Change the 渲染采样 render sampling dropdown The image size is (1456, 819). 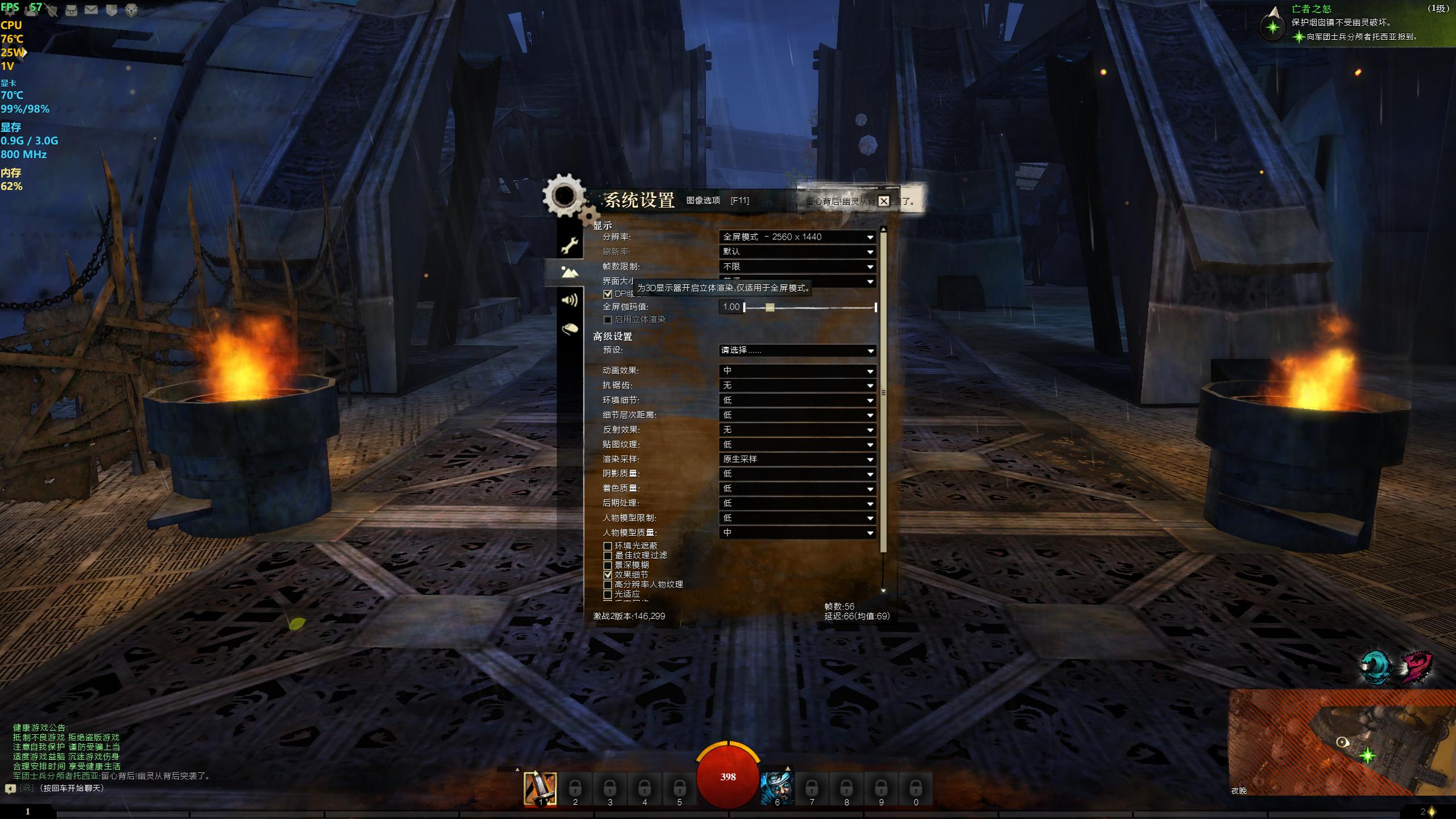[797, 459]
